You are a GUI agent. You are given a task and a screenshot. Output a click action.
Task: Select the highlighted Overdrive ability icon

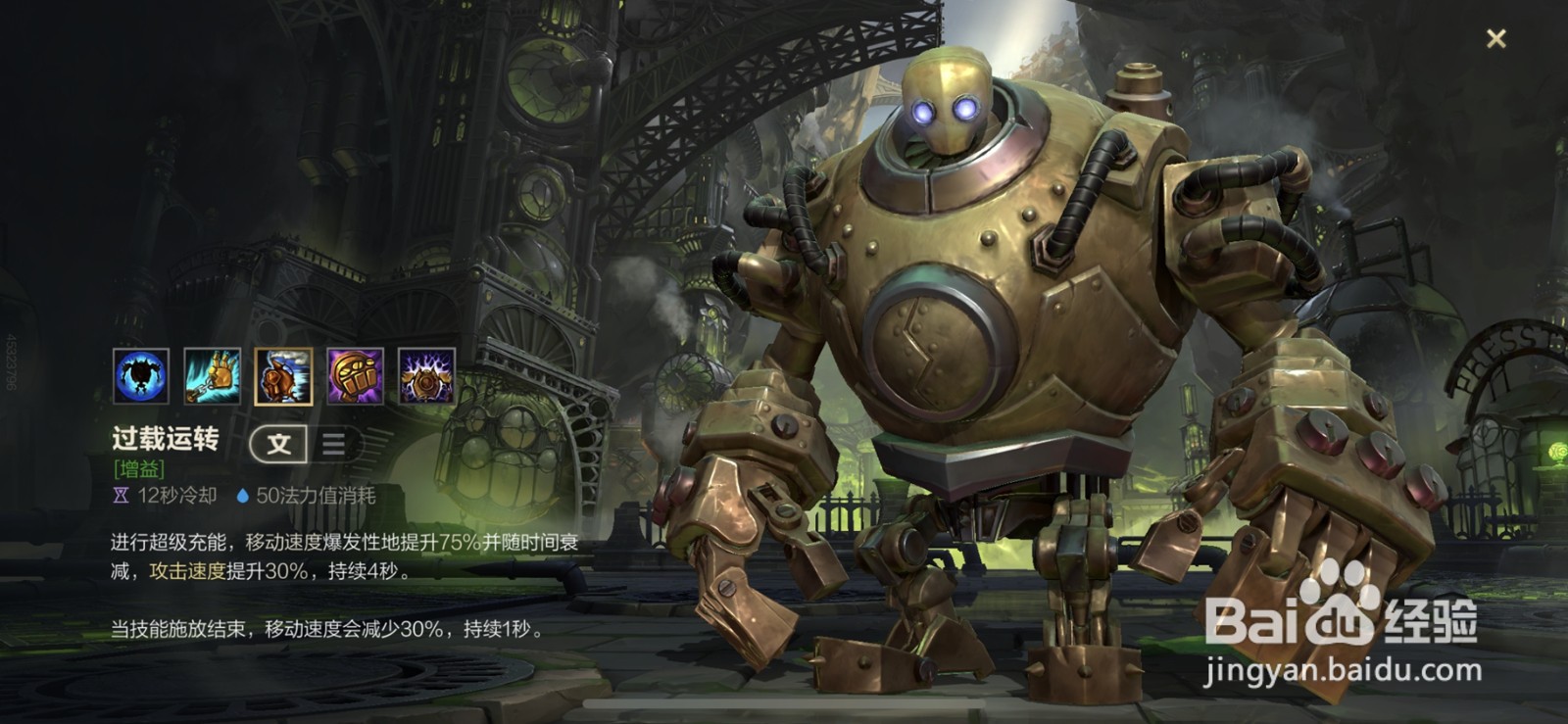[x=283, y=376]
